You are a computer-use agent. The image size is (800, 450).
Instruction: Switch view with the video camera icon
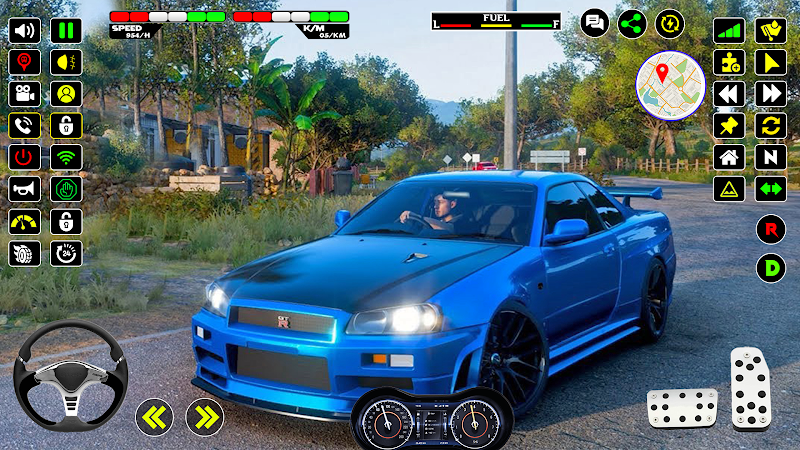click(x=24, y=94)
